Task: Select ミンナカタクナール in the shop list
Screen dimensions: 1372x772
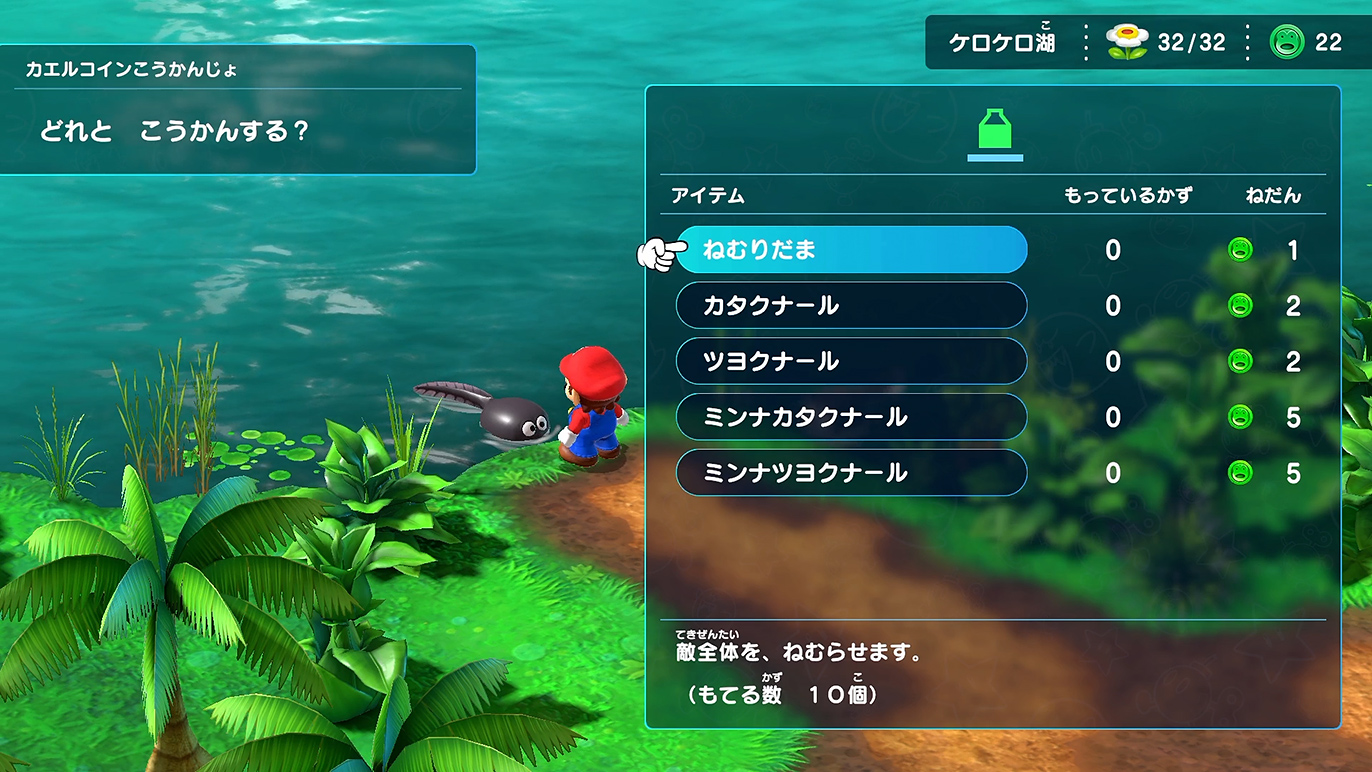Action: tap(851, 417)
